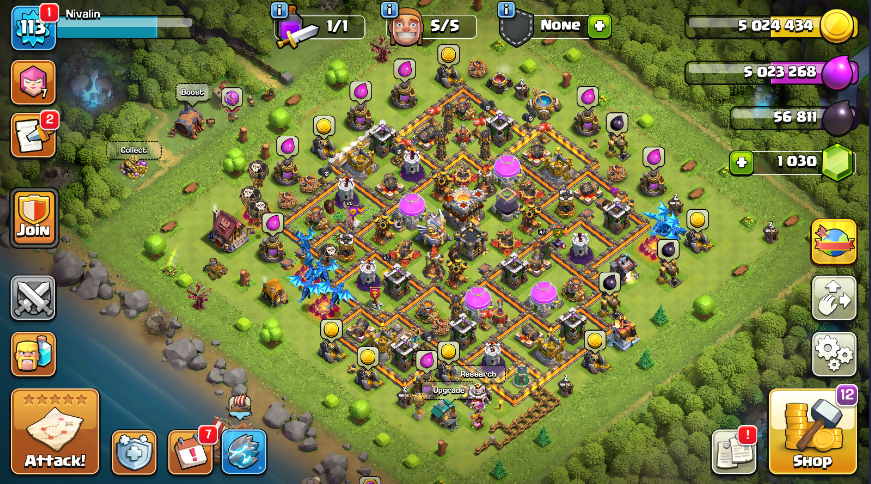Select the grey crossed swords icon

[33, 297]
